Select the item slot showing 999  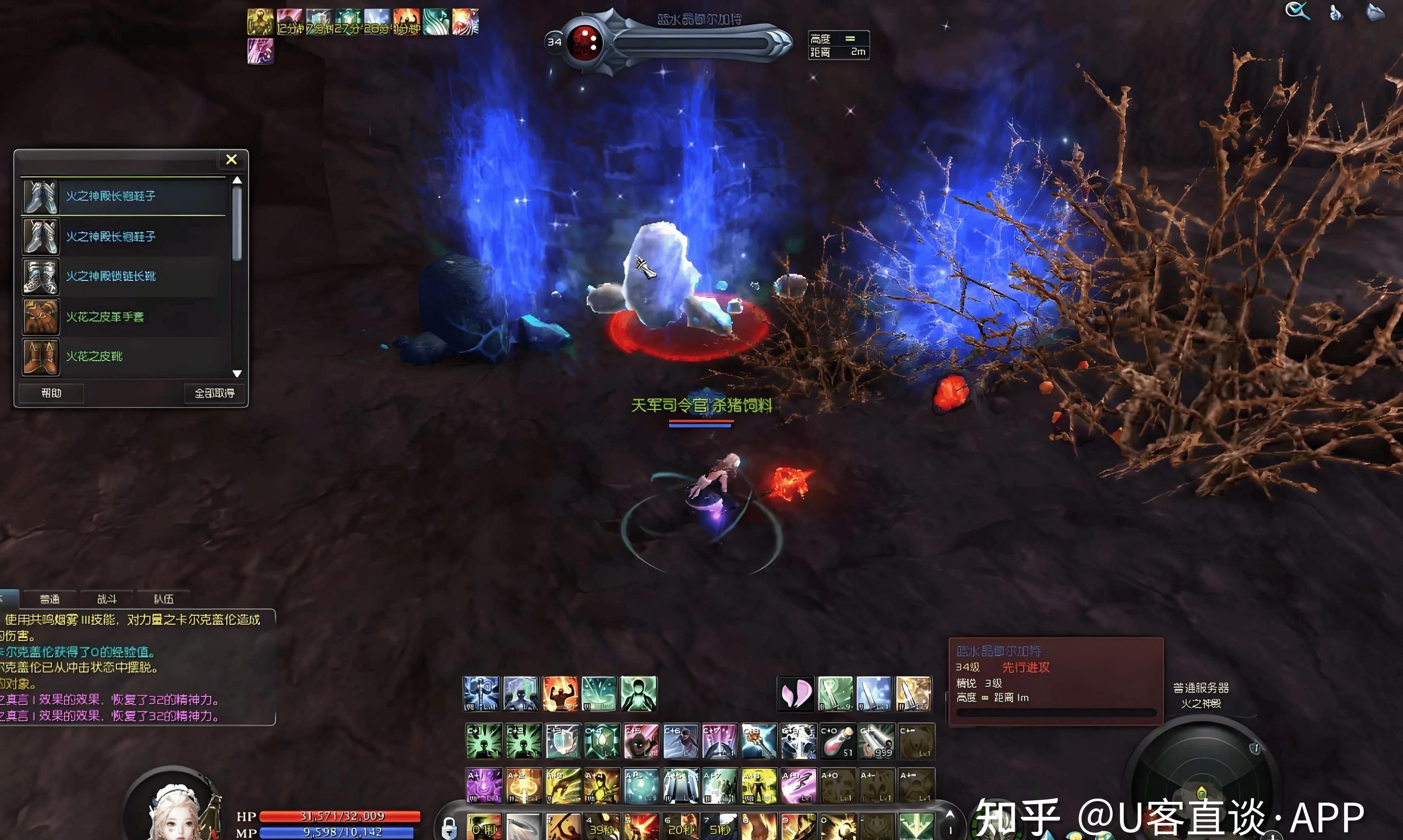click(x=876, y=741)
